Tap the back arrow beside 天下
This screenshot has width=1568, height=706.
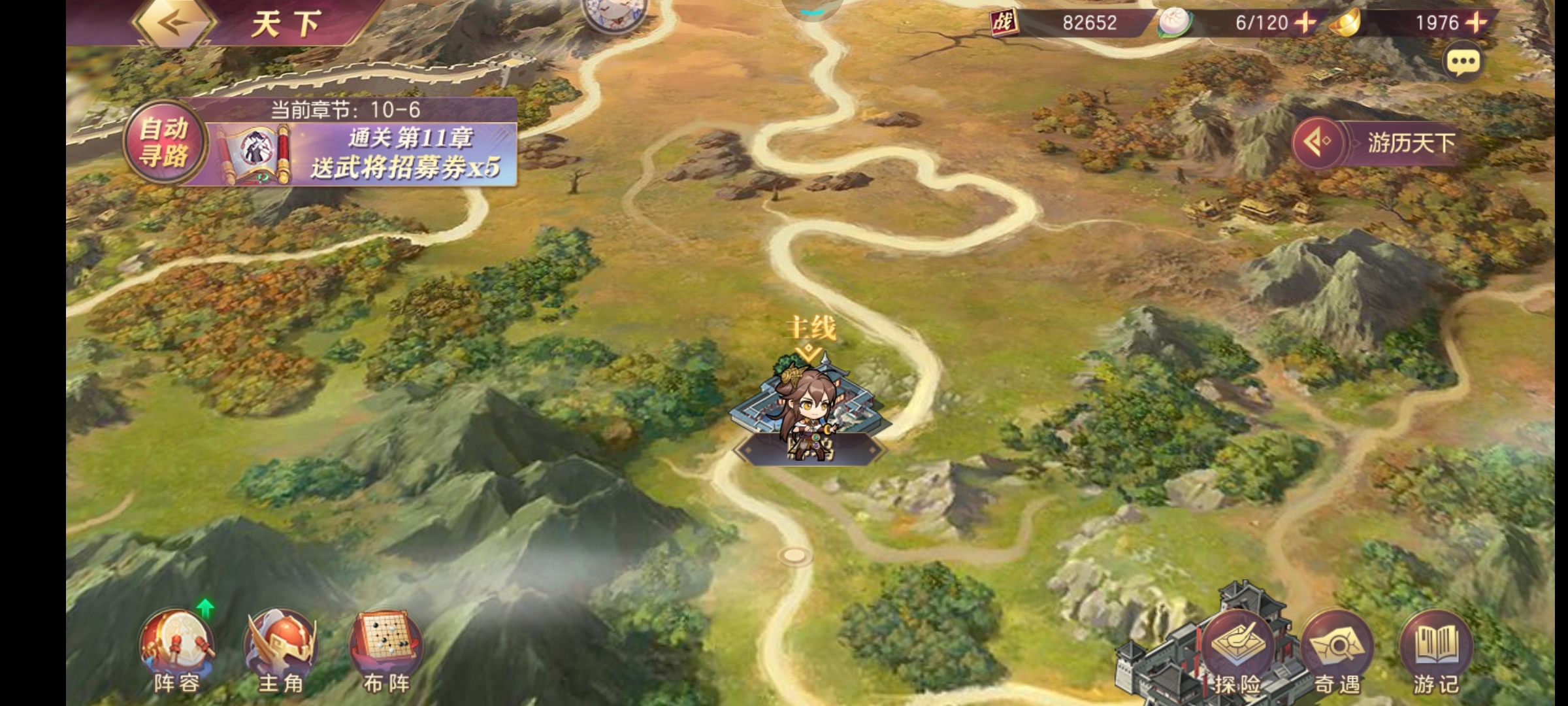point(174,24)
